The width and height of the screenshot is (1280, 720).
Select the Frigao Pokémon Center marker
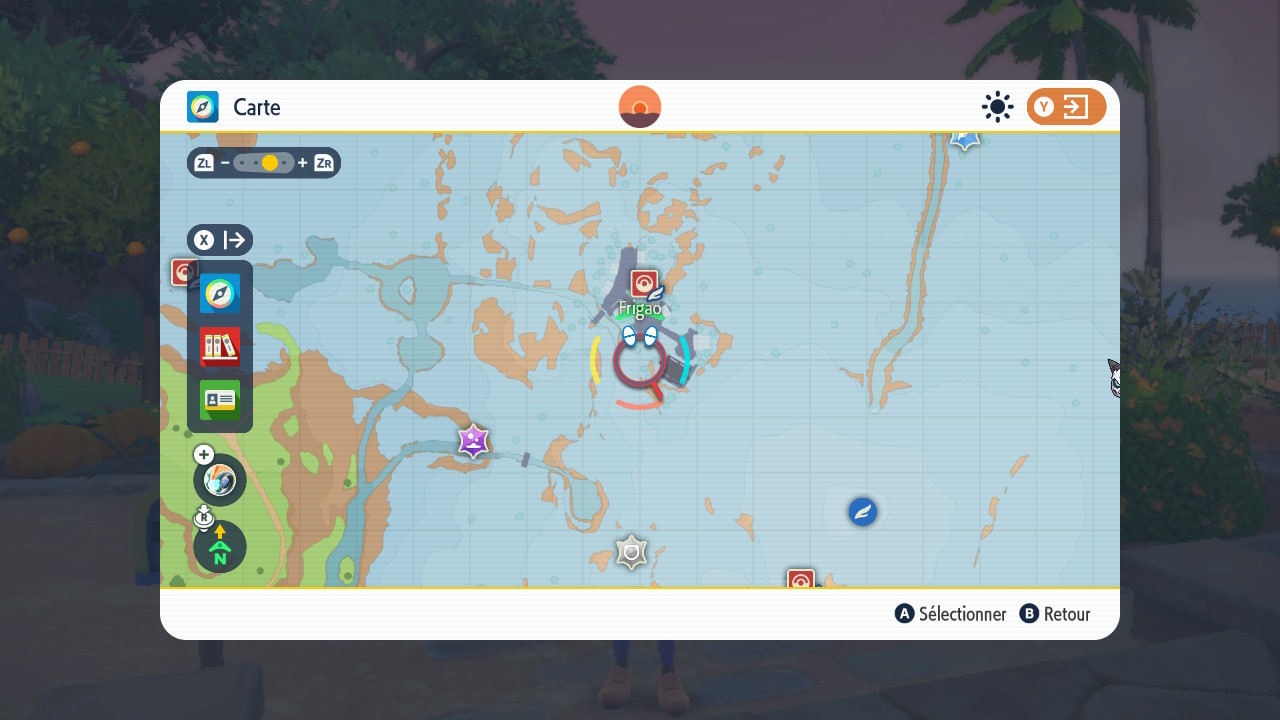click(644, 284)
